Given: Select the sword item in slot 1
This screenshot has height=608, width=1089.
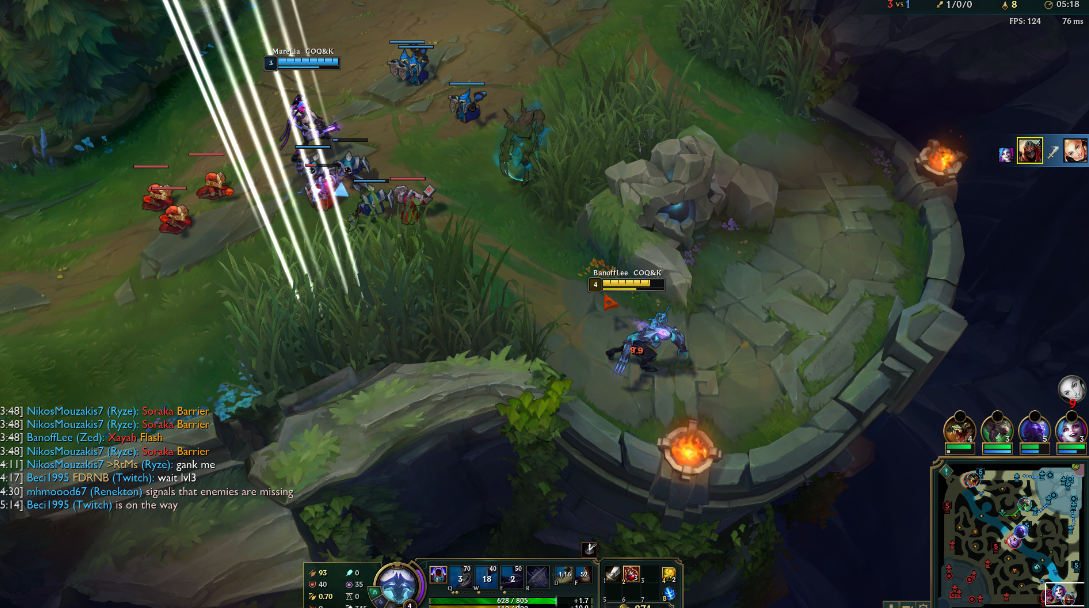Looking at the screenshot, I should pos(612,574).
